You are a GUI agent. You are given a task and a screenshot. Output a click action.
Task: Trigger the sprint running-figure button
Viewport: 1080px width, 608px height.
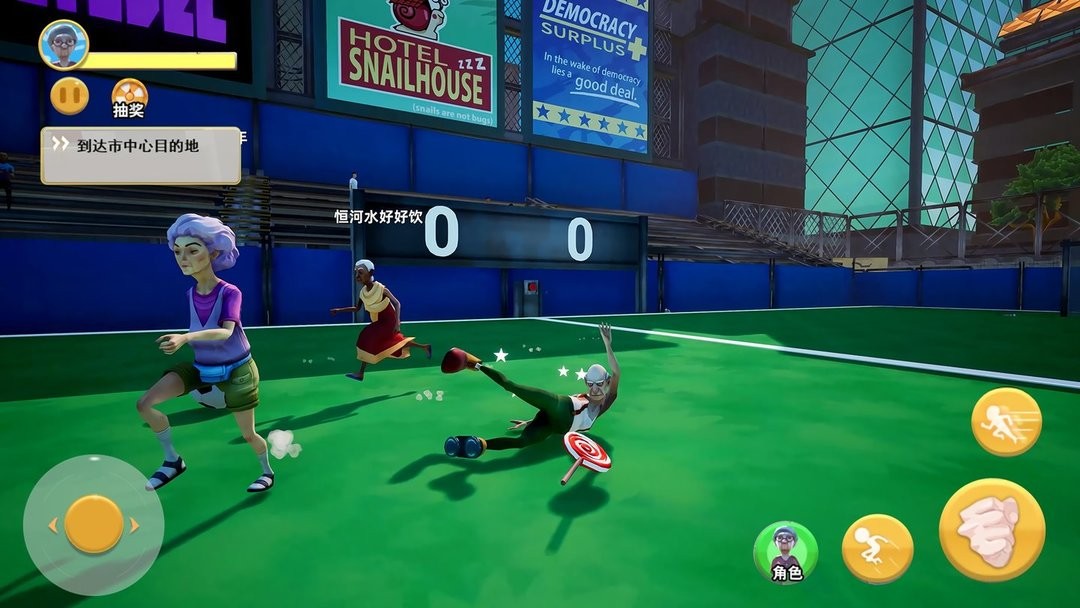point(1006,422)
